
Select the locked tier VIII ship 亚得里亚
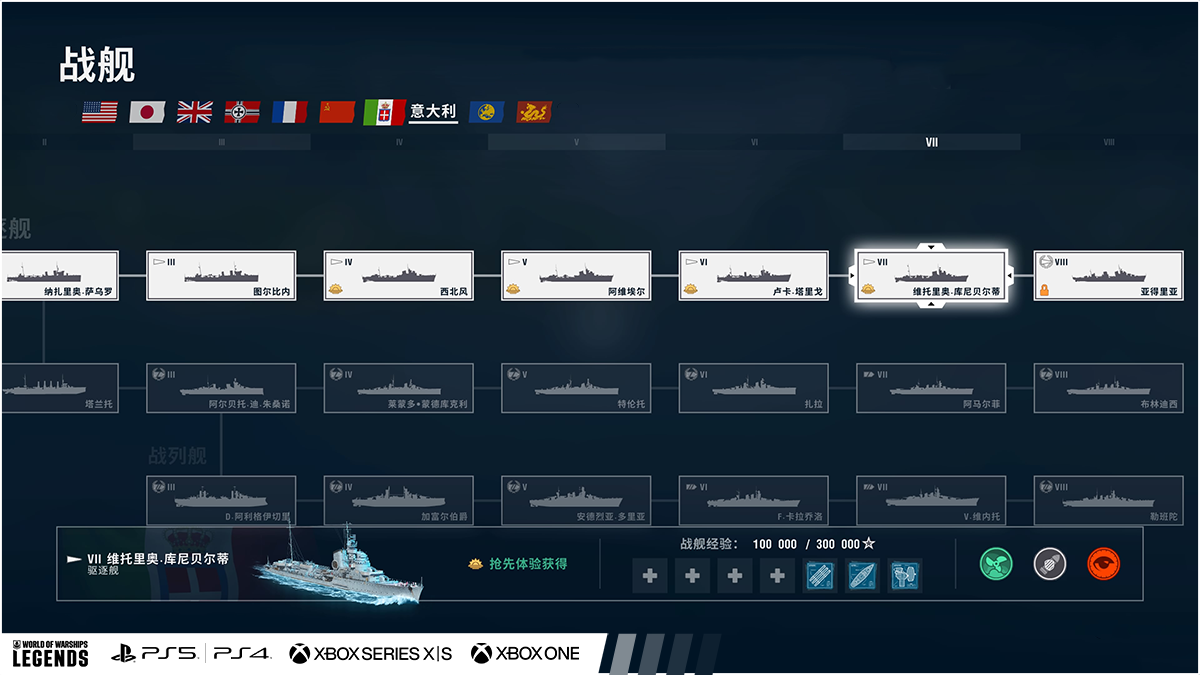1108,276
